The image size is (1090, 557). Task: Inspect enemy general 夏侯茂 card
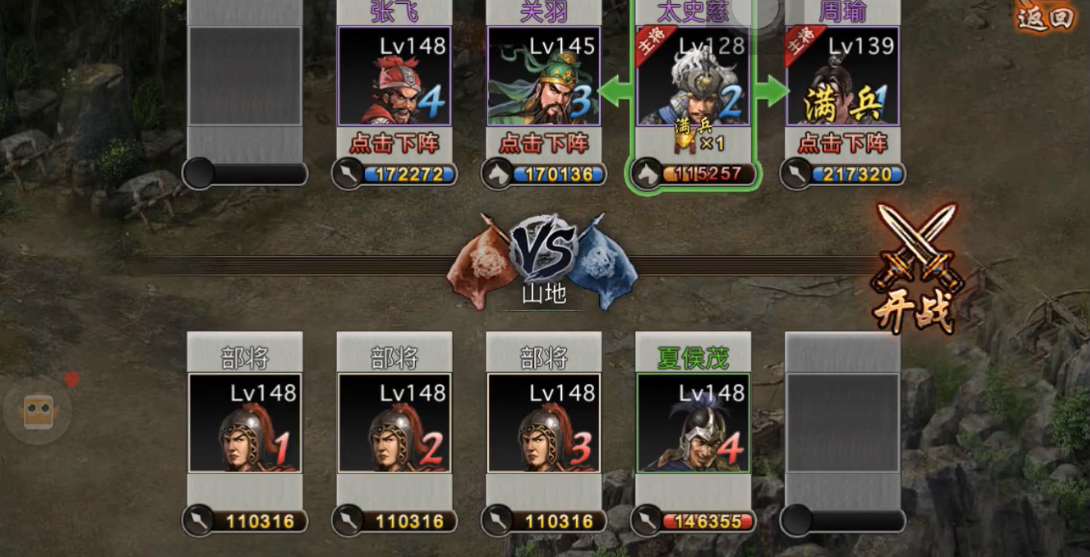click(x=693, y=422)
